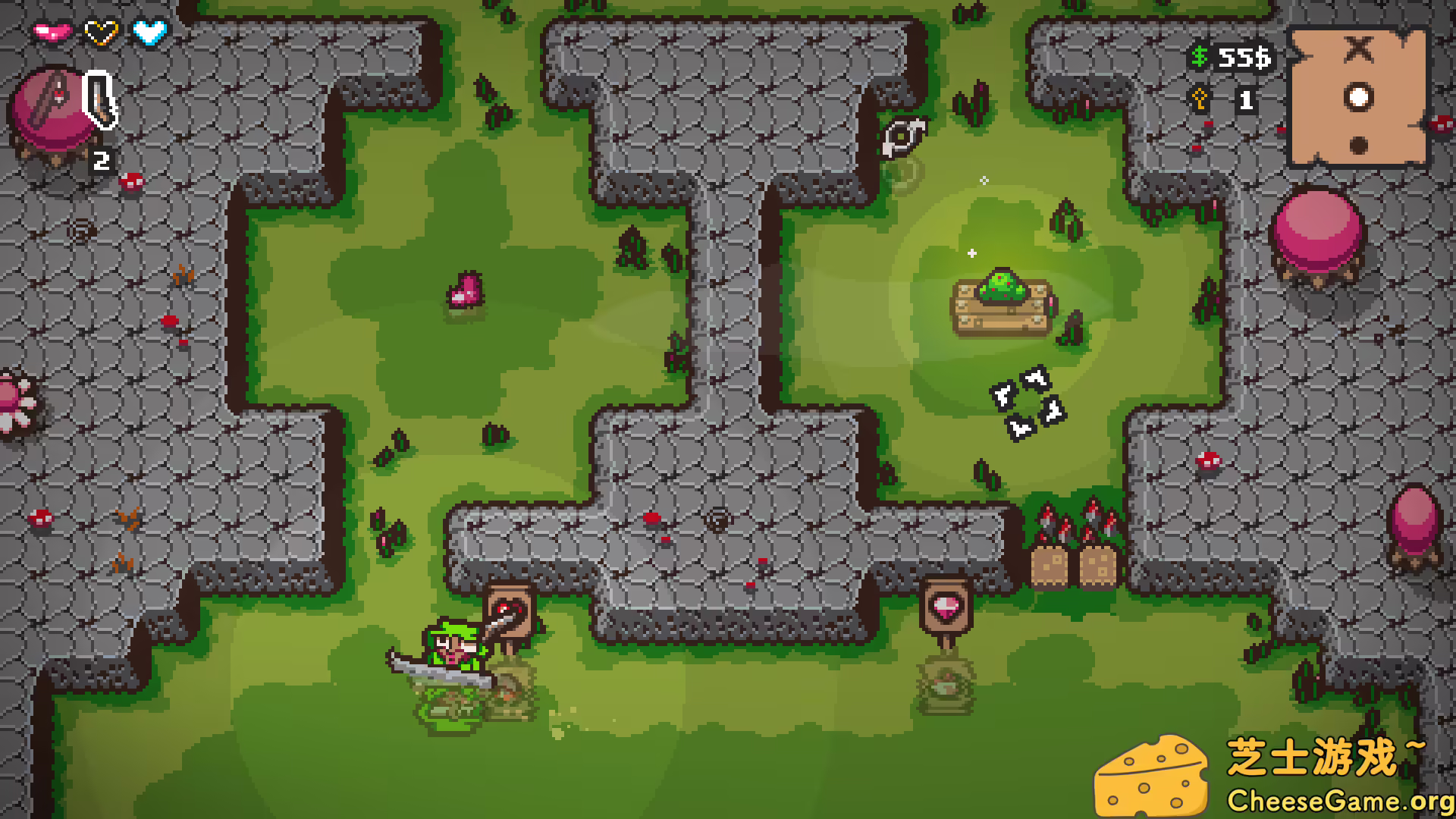Click the golden outlined heart icon
This screenshot has width=1456, height=819.
click(x=99, y=32)
